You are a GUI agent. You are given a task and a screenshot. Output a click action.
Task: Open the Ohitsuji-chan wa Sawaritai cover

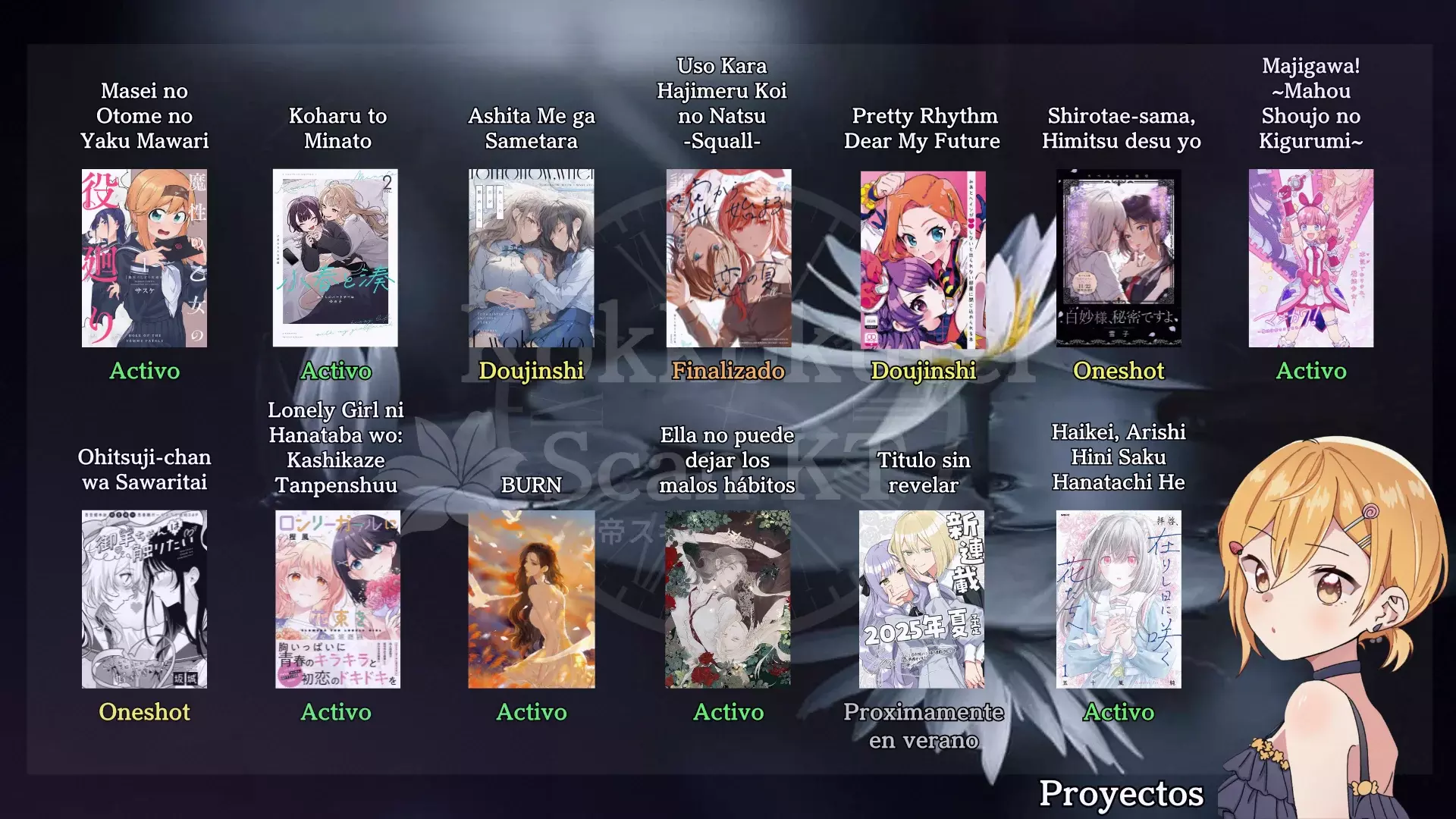tap(144, 599)
